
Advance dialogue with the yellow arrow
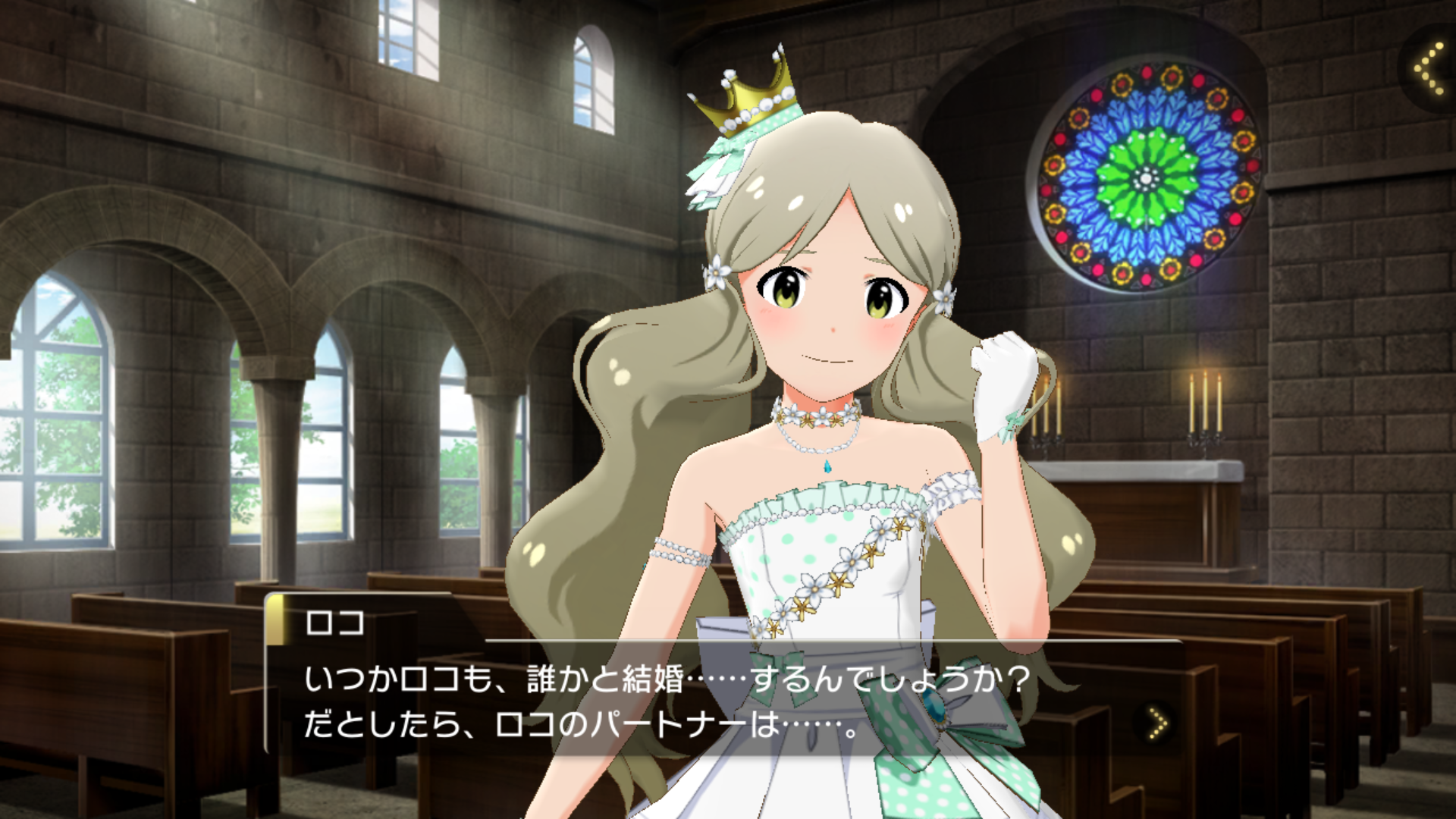(x=1157, y=723)
